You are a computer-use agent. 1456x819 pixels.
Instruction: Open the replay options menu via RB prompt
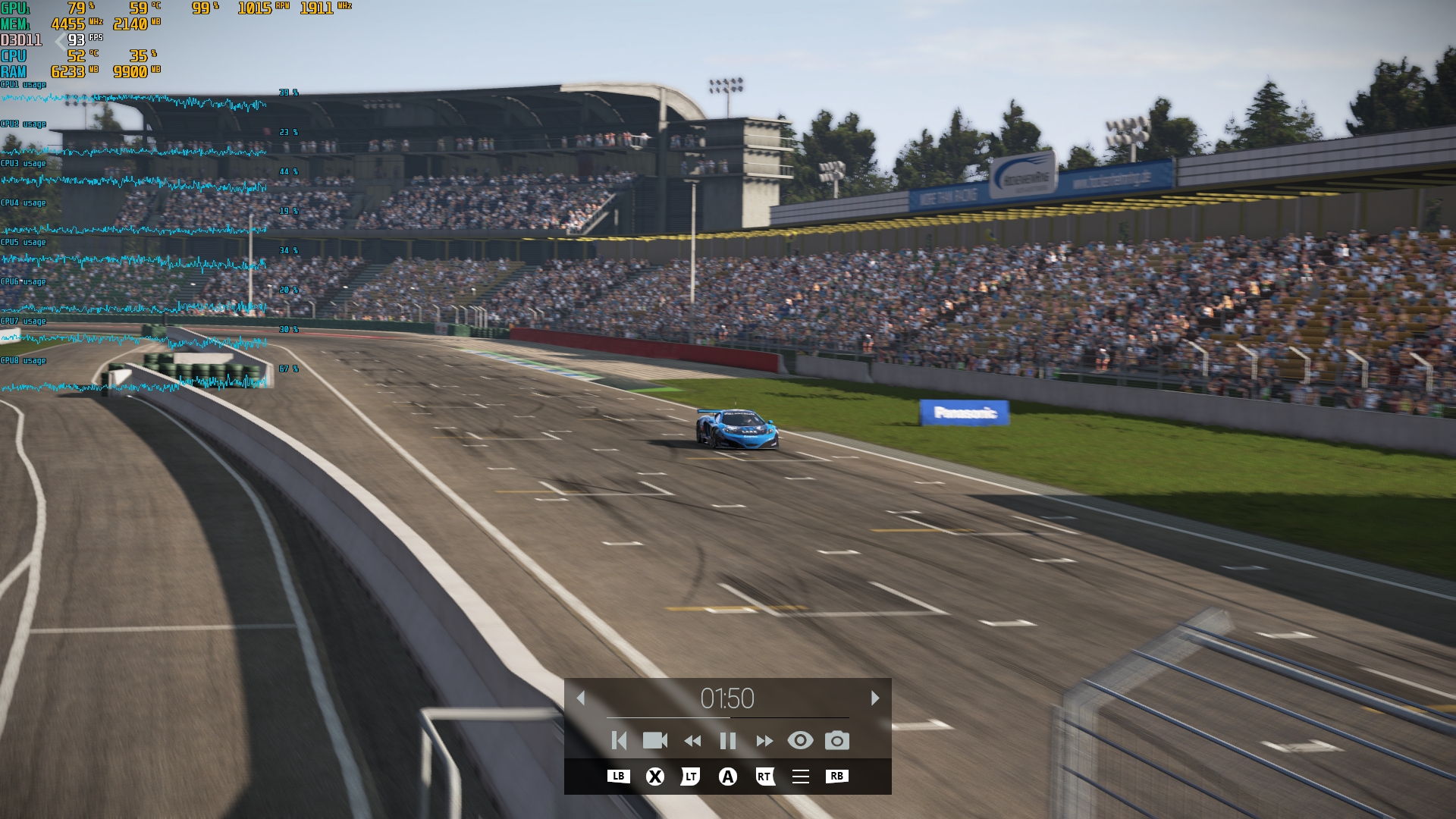[835, 776]
